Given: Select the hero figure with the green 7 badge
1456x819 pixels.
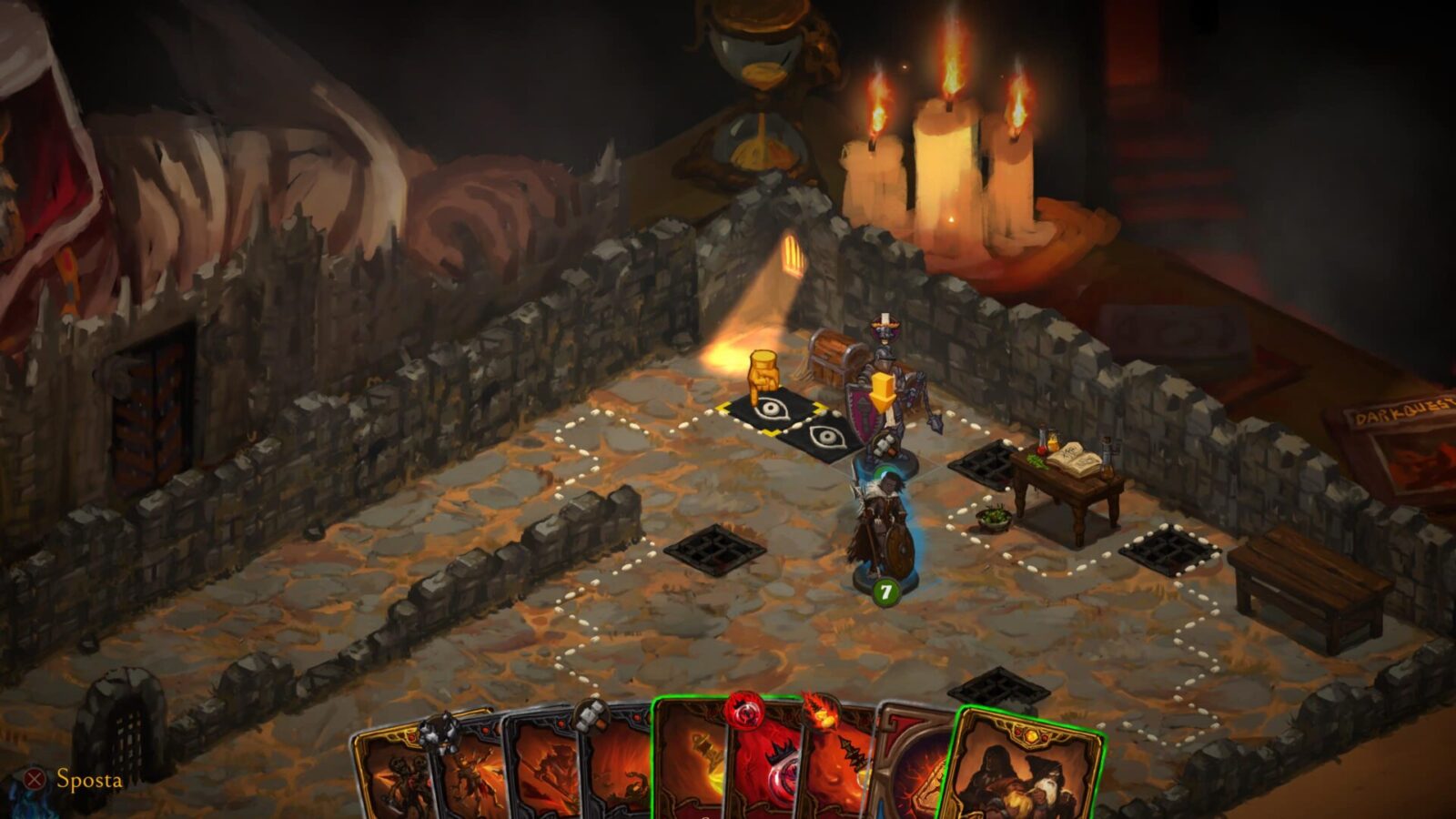Looking at the screenshot, I should coord(881,532).
